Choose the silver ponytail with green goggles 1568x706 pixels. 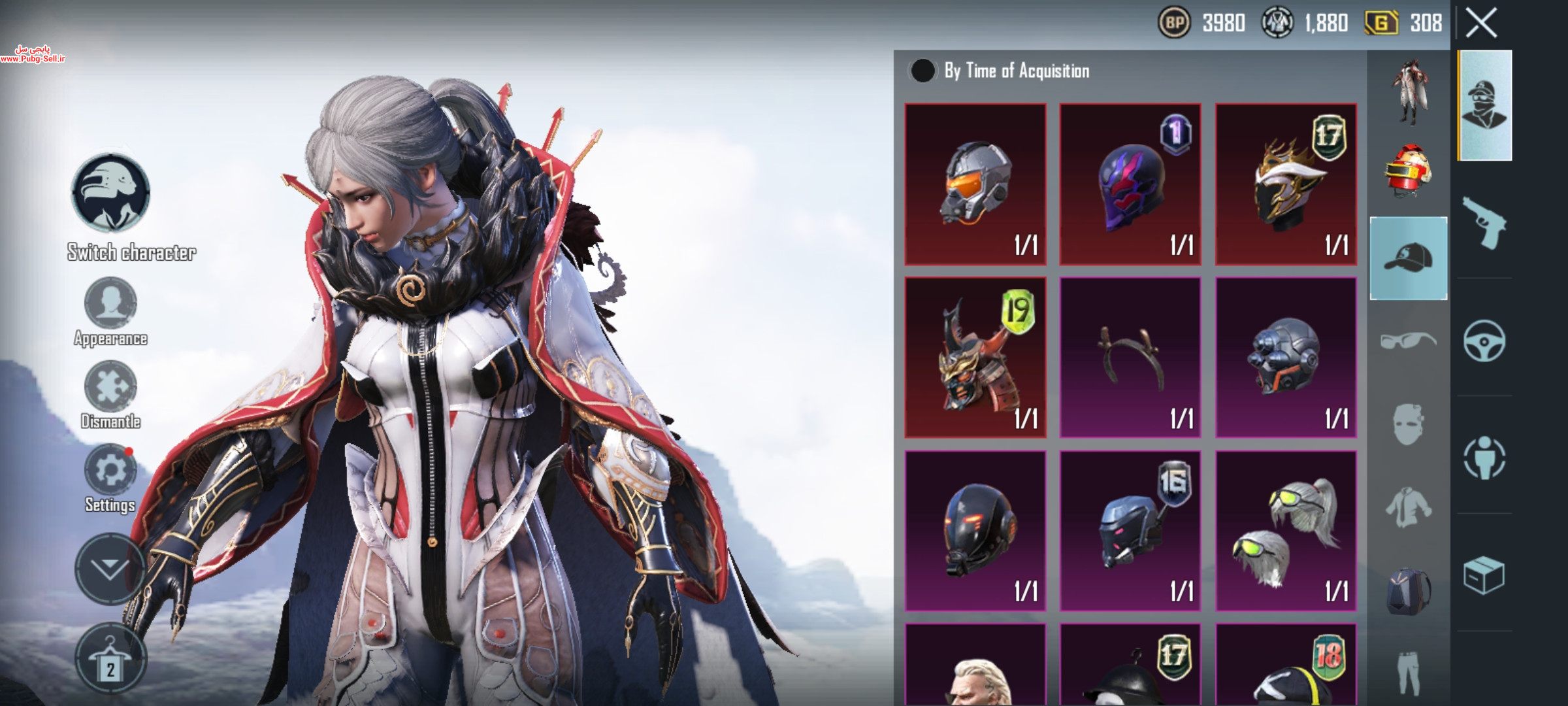[1286, 531]
